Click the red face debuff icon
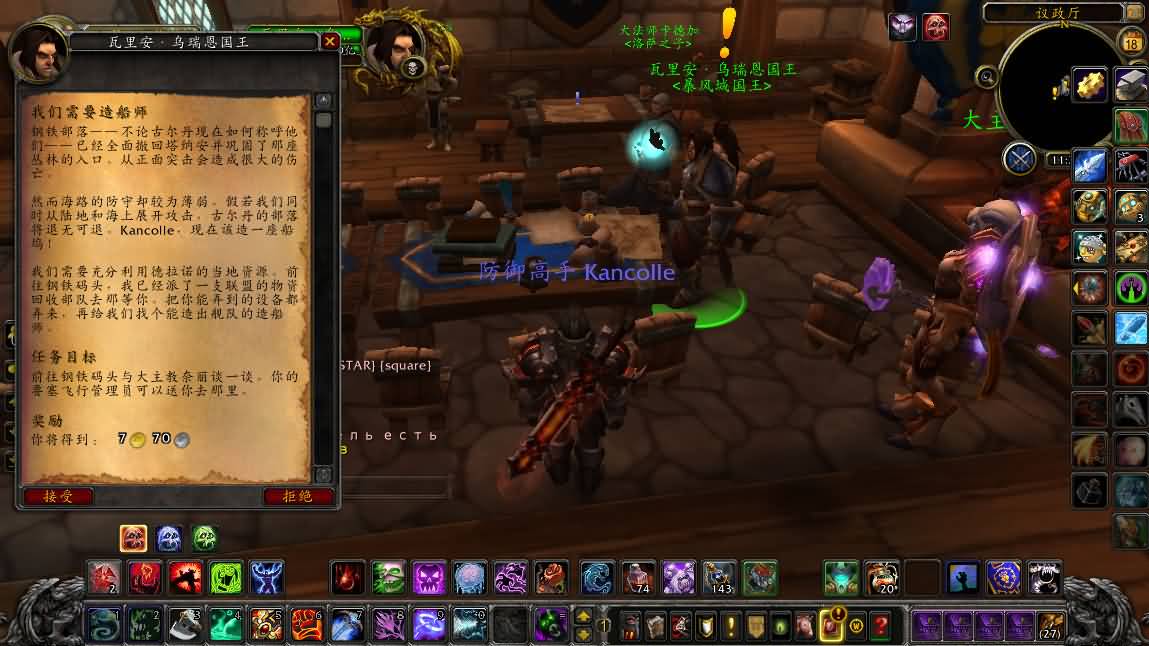The height and width of the screenshot is (646, 1149). coord(936,27)
